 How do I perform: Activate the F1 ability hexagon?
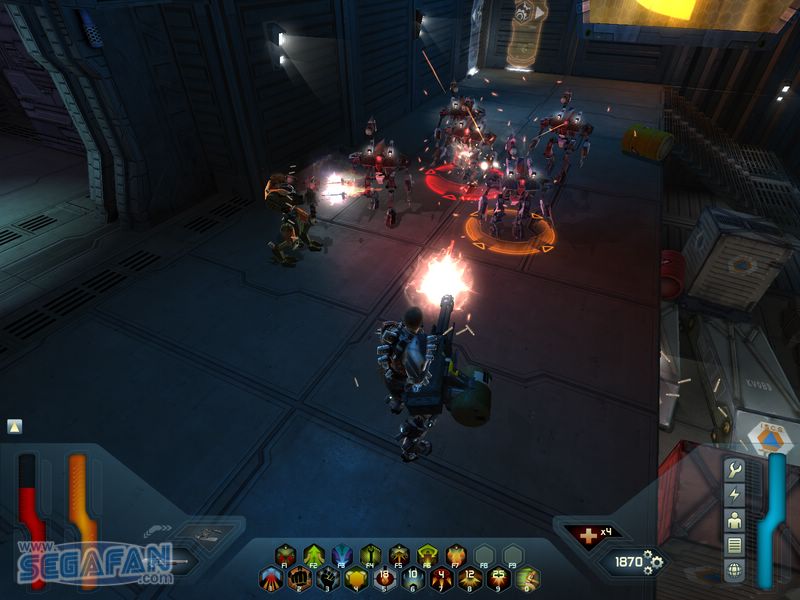[x=286, y=555]
